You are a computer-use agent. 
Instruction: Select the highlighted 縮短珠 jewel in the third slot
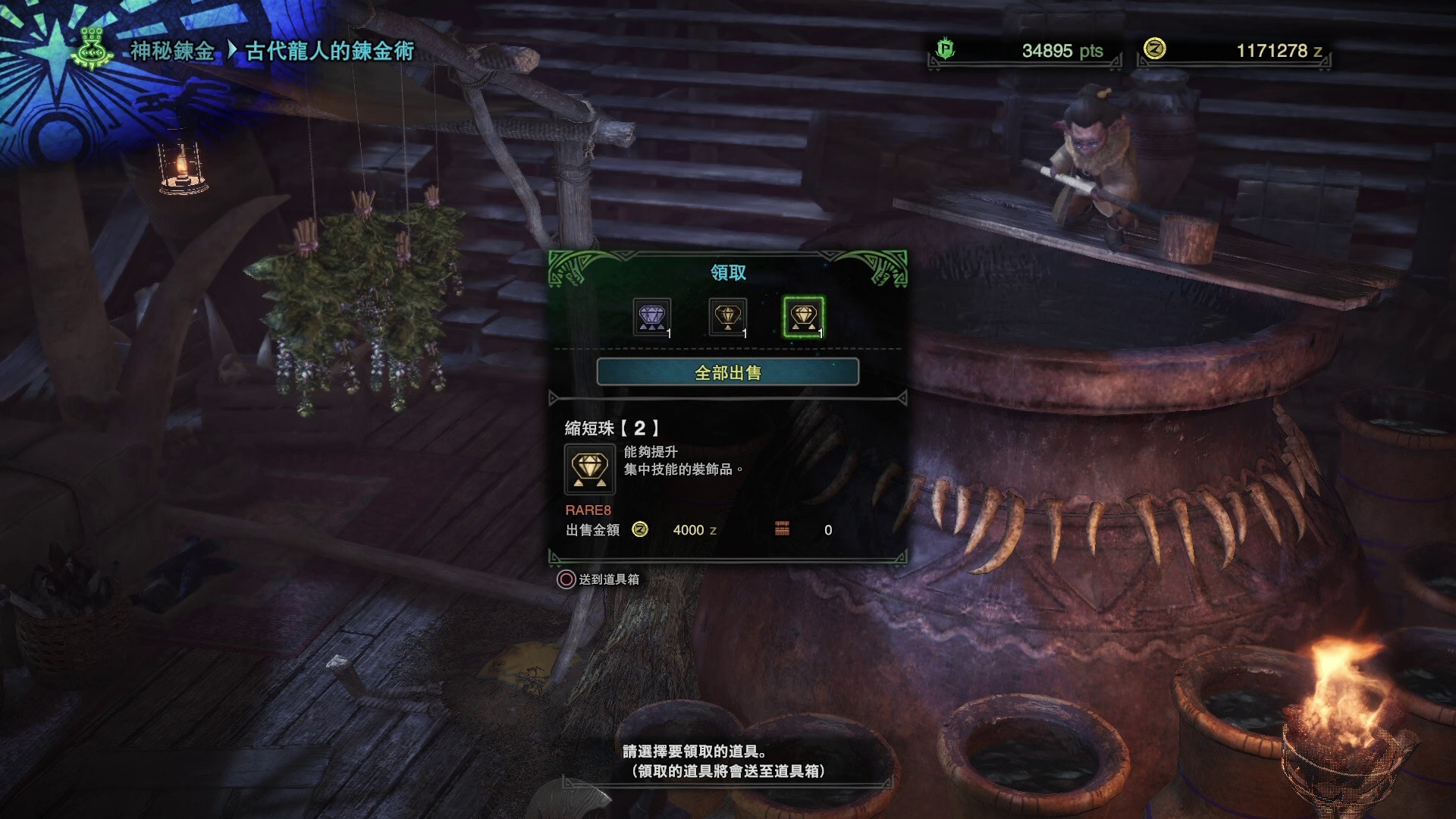coord(802,317)
